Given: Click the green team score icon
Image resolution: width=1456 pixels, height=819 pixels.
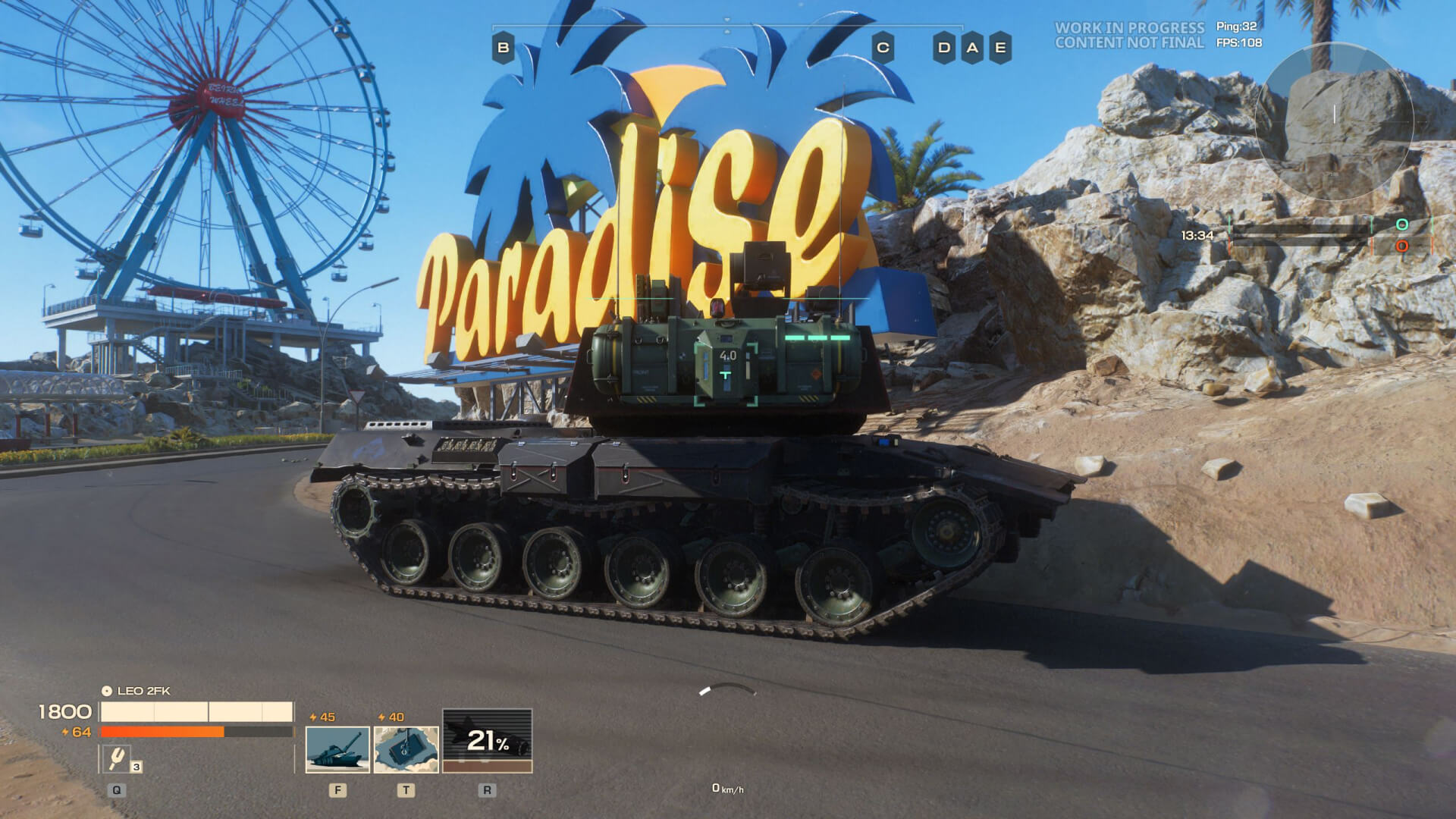Looking at the screenshot, I should (1402, 224).
